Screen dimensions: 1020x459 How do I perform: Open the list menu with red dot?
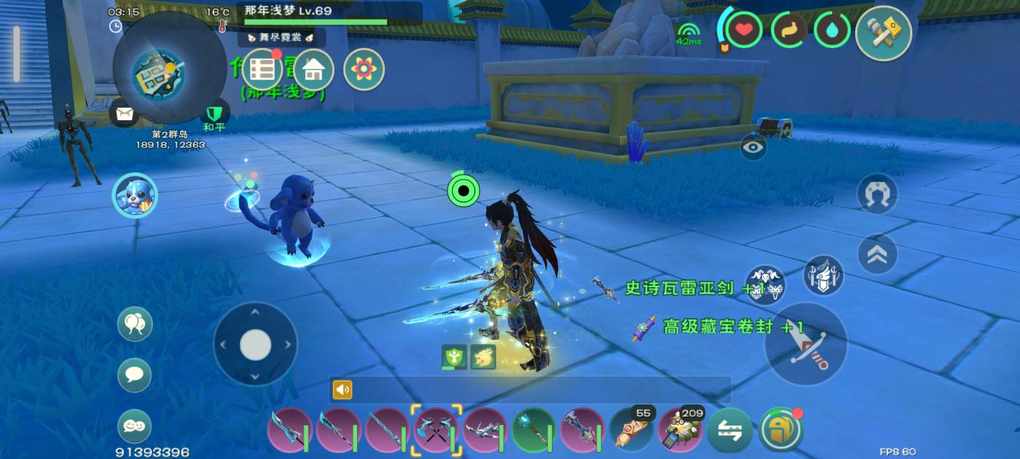pyautogui.click(x=263, y=69)
